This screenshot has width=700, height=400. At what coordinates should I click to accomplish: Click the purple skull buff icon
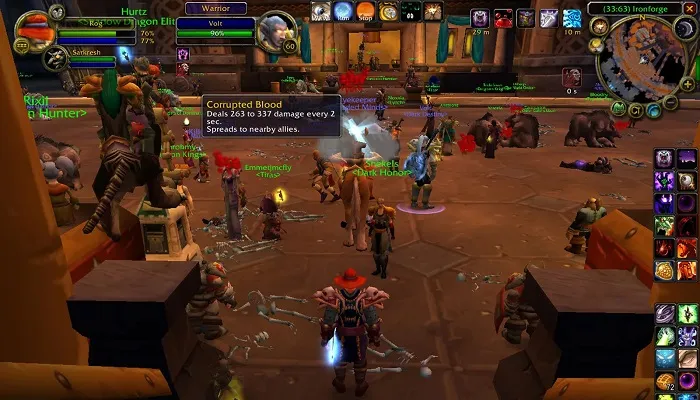point(478,18)
